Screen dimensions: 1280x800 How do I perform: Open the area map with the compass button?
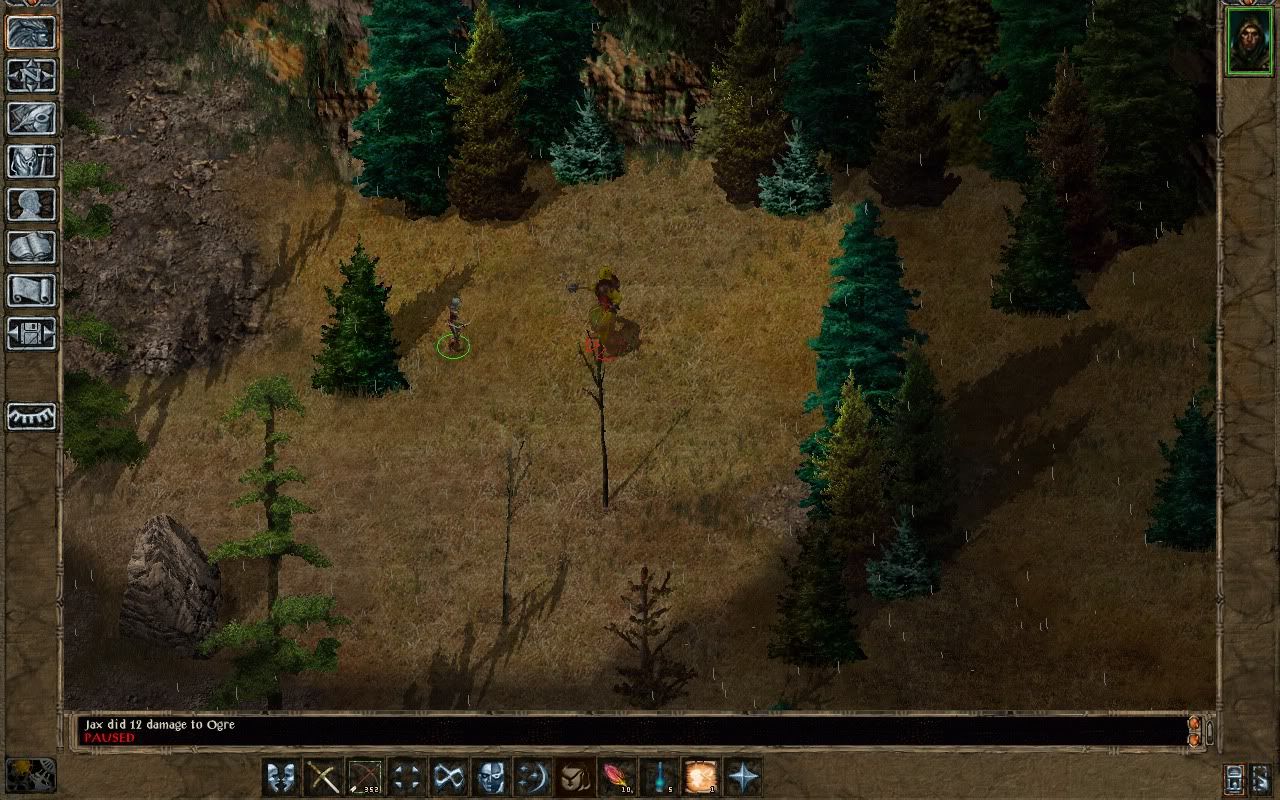32,76
